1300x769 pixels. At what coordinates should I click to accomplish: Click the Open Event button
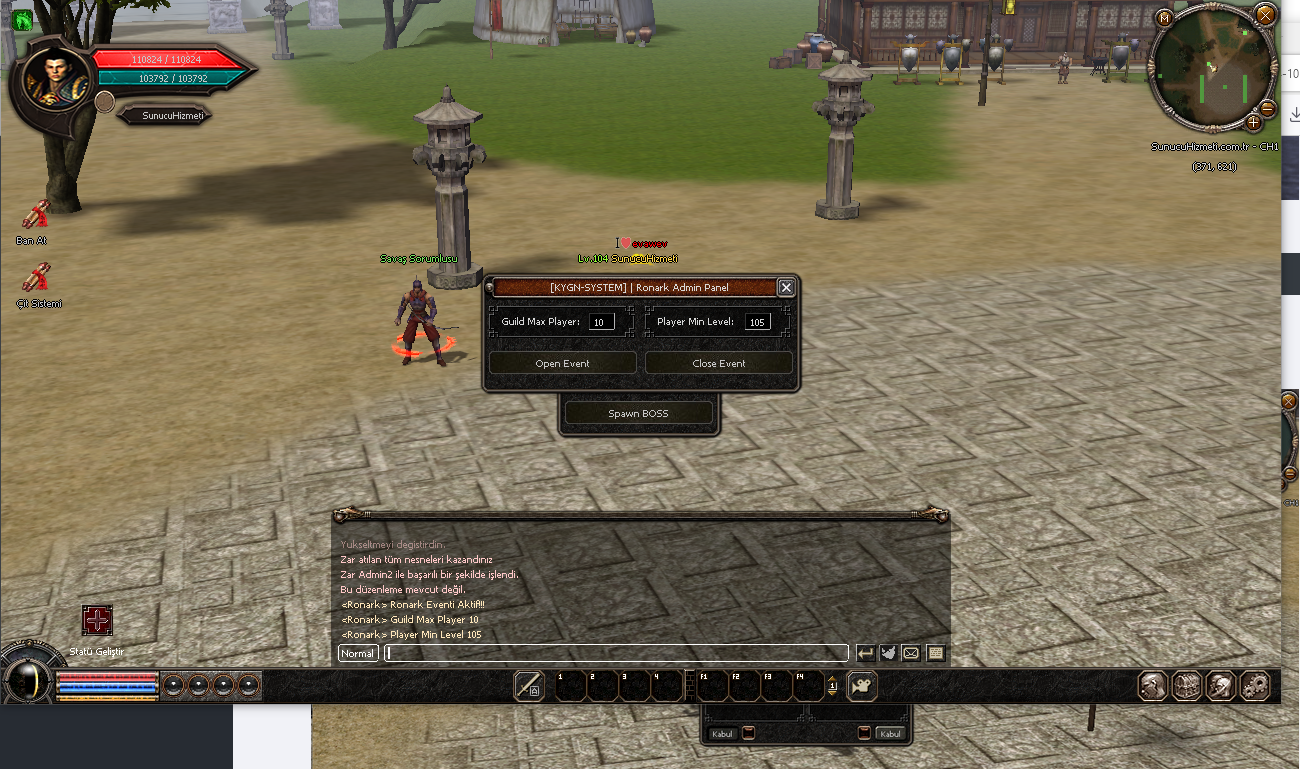pos(562,363)
